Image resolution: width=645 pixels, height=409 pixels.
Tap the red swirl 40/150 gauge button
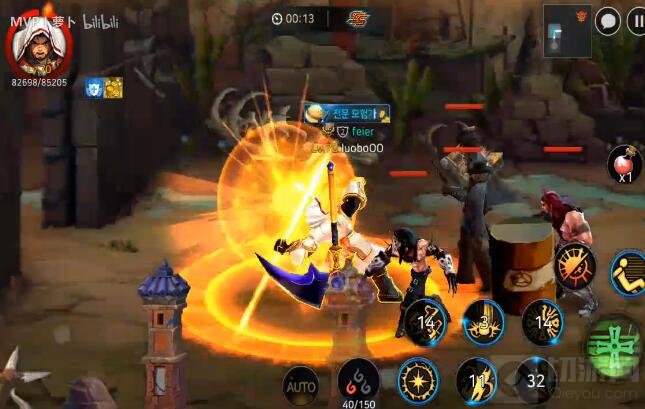tap(357, 379)
